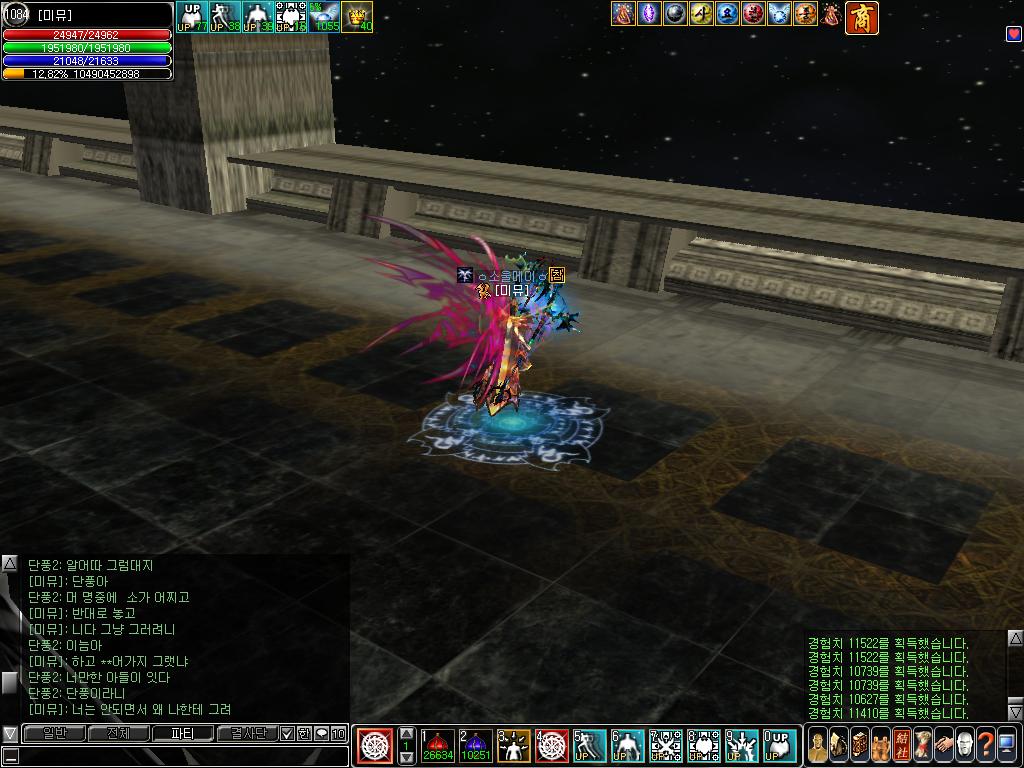Open the system monitor icon menu

tap(1007, 746)
